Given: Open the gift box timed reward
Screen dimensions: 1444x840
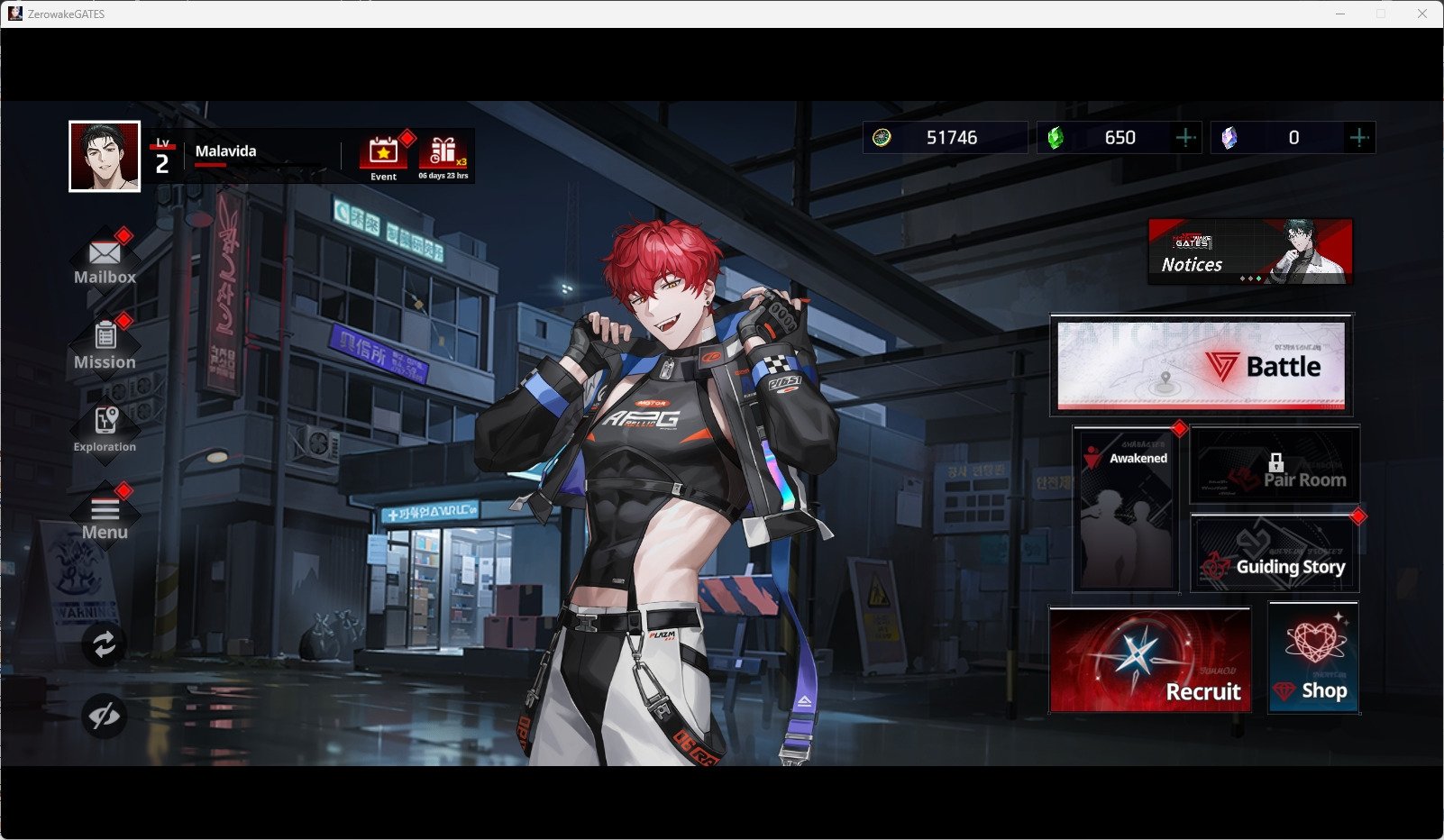Looking at the screenshot, I should [x=443, y=155].
